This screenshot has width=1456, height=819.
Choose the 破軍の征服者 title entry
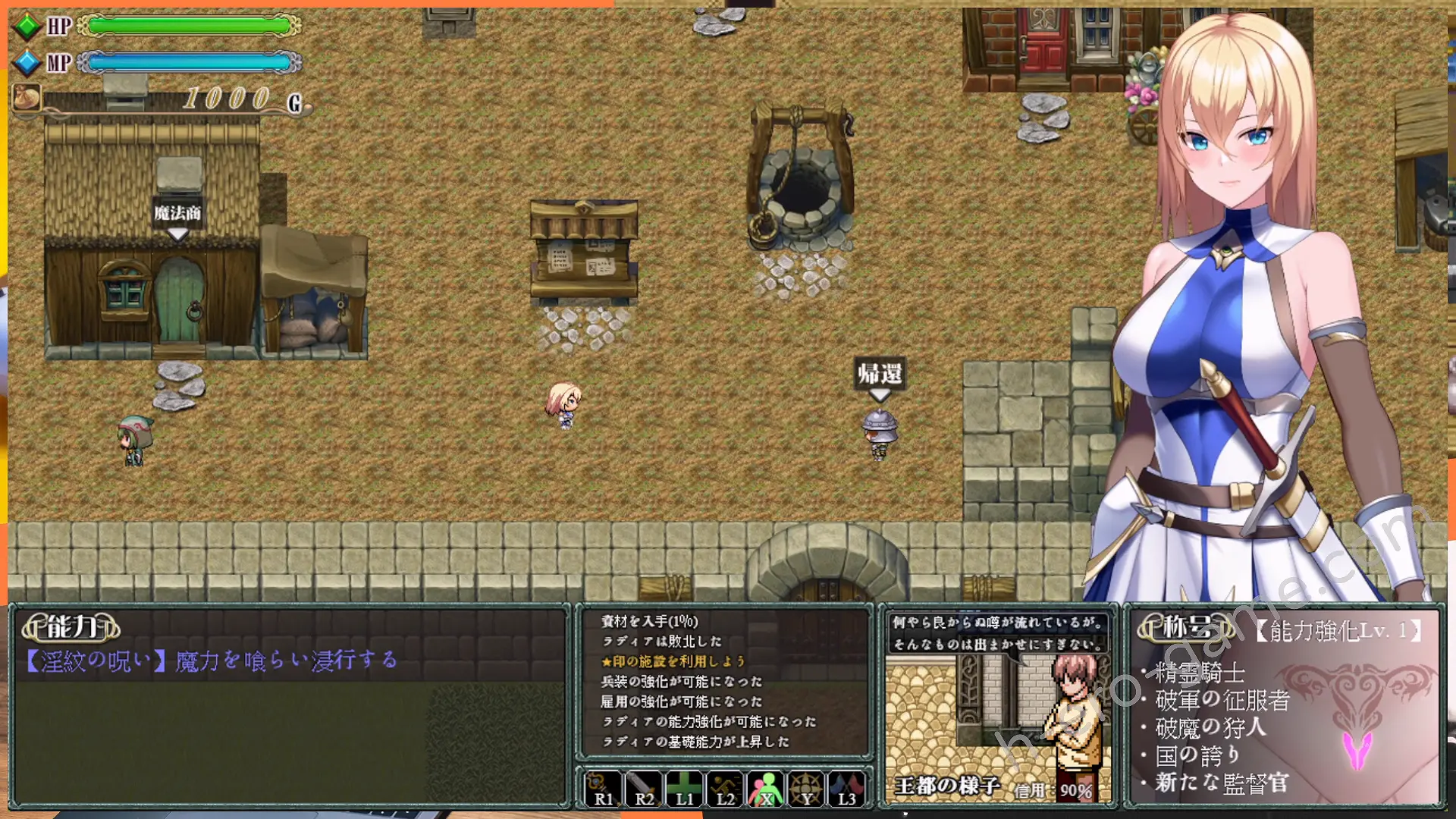[x=1222, y=700]
